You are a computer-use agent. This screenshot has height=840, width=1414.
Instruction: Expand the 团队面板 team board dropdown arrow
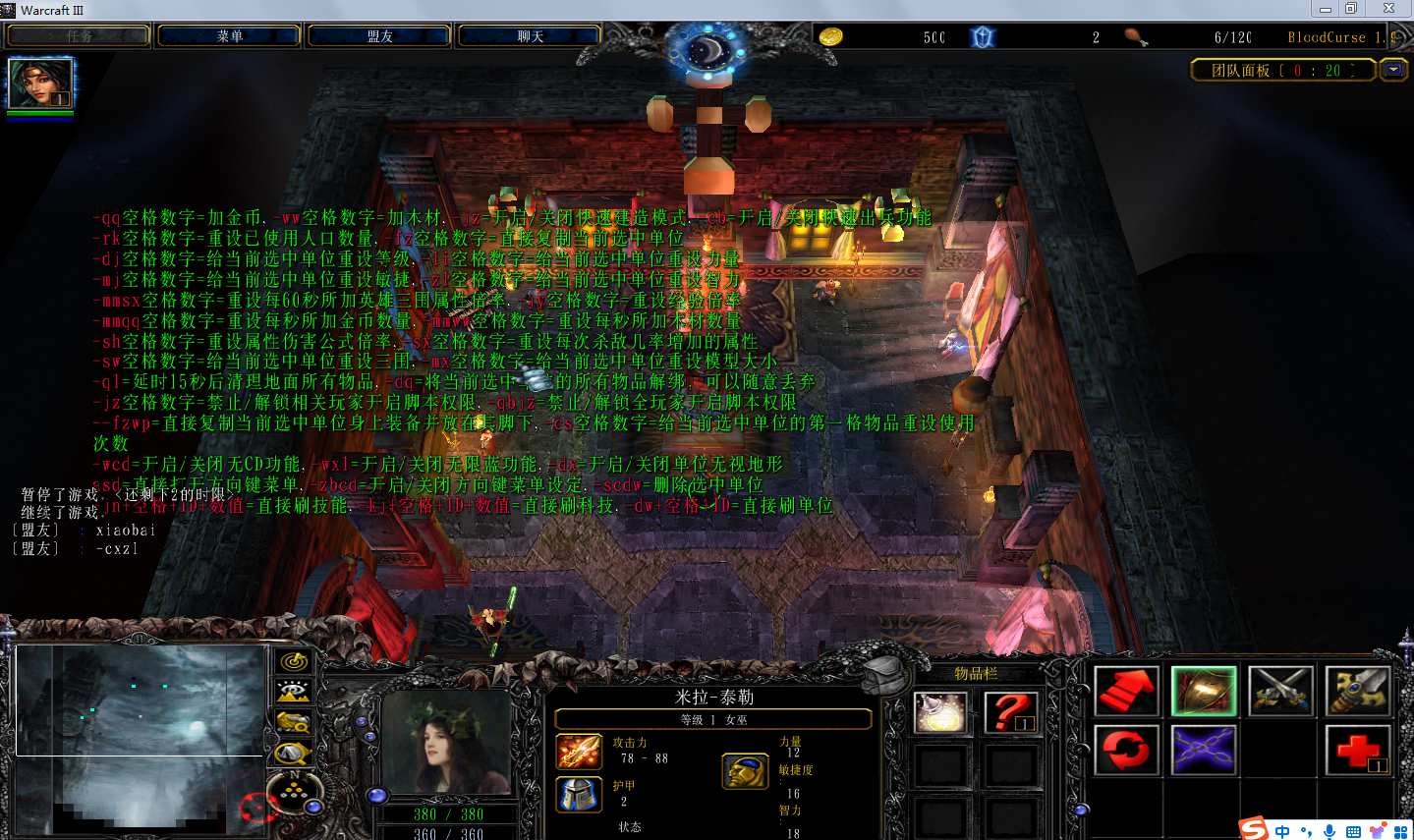[1392, 70]
